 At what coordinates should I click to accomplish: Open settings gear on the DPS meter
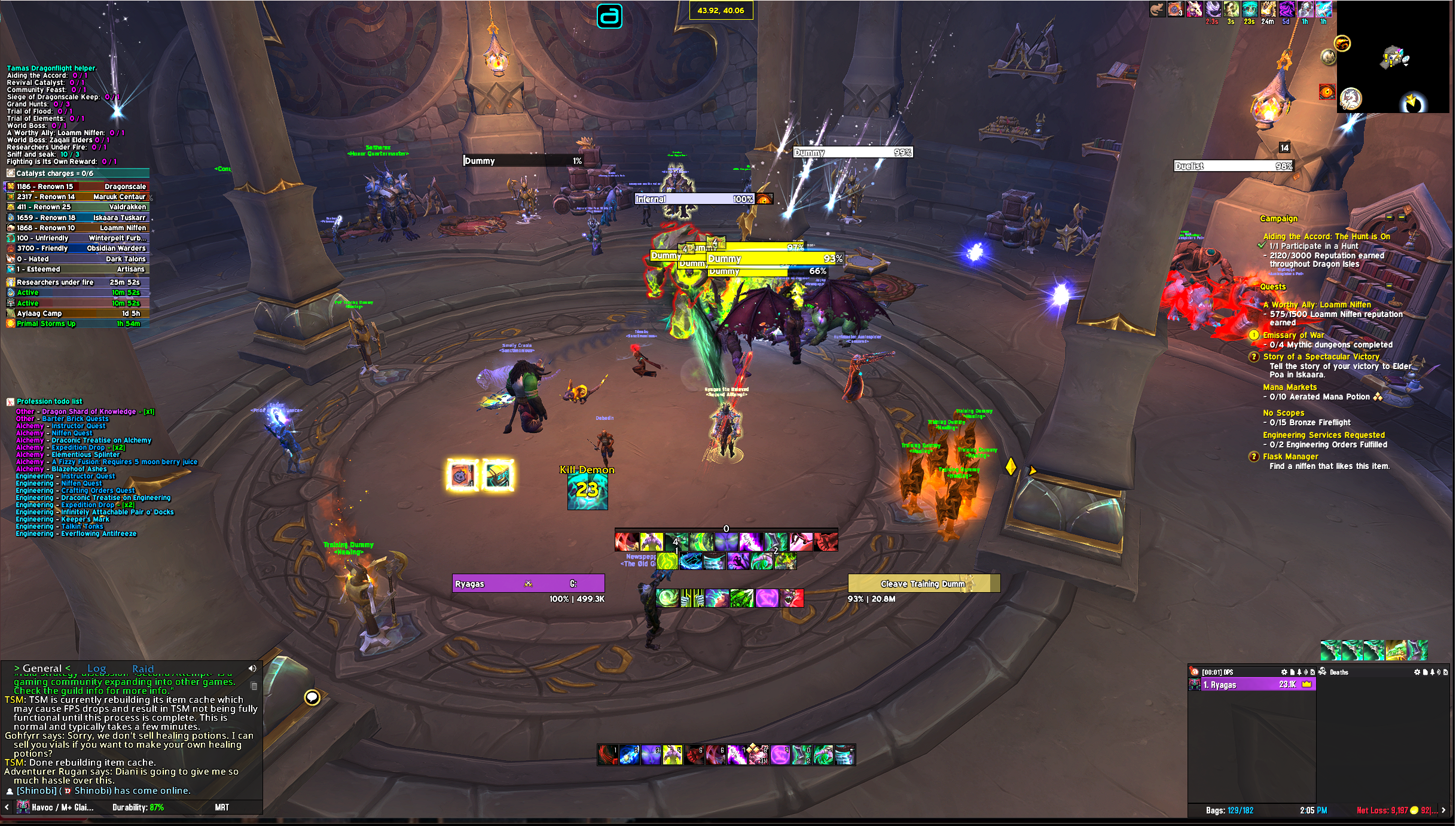tap(1284, 672)
